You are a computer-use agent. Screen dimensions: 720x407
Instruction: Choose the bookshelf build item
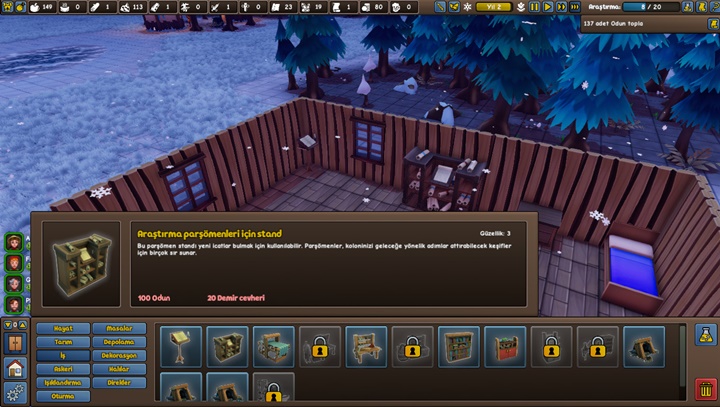tap(459, 346)
